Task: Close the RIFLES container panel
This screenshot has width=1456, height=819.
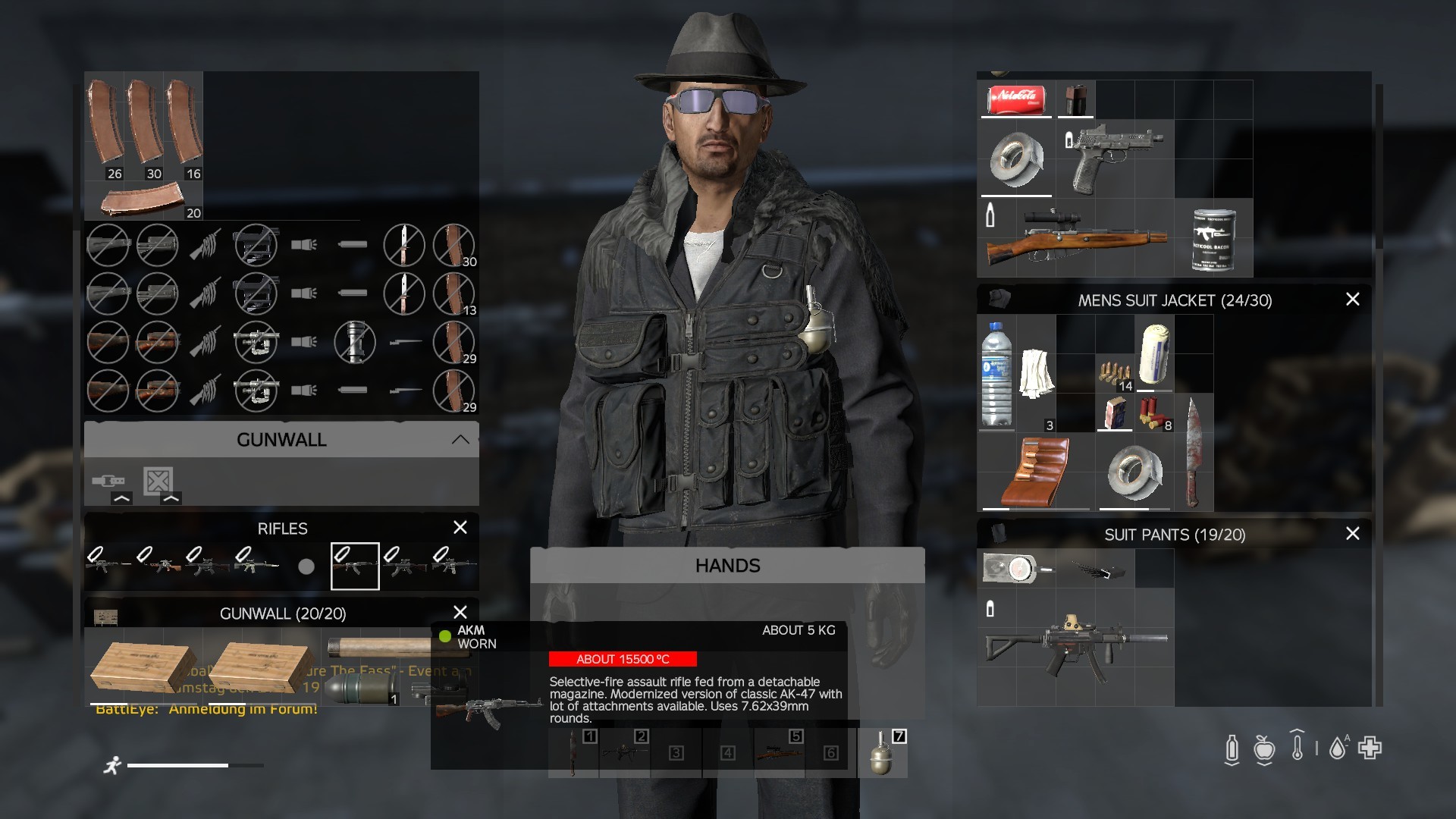Action: click(x=460, y=528)
